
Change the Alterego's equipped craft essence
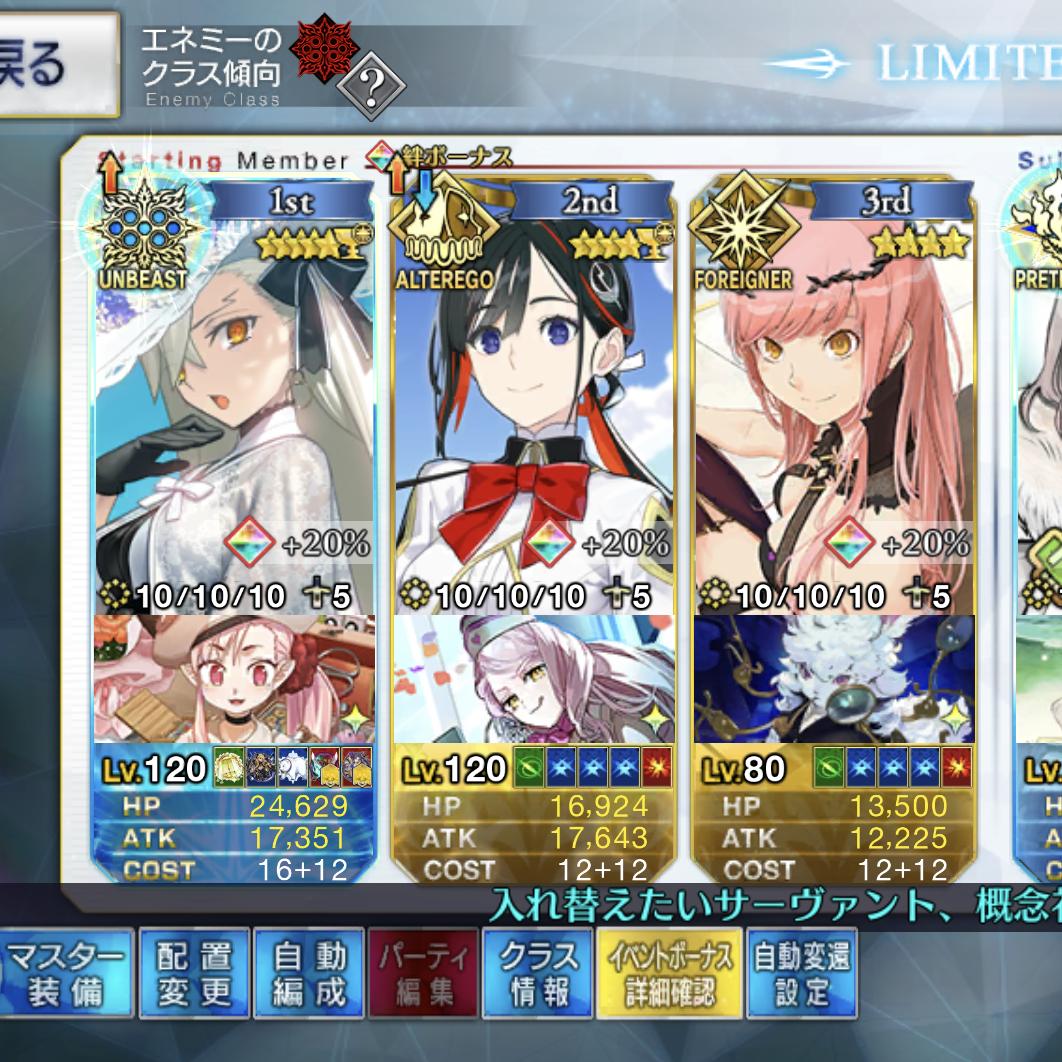[534, 680]
